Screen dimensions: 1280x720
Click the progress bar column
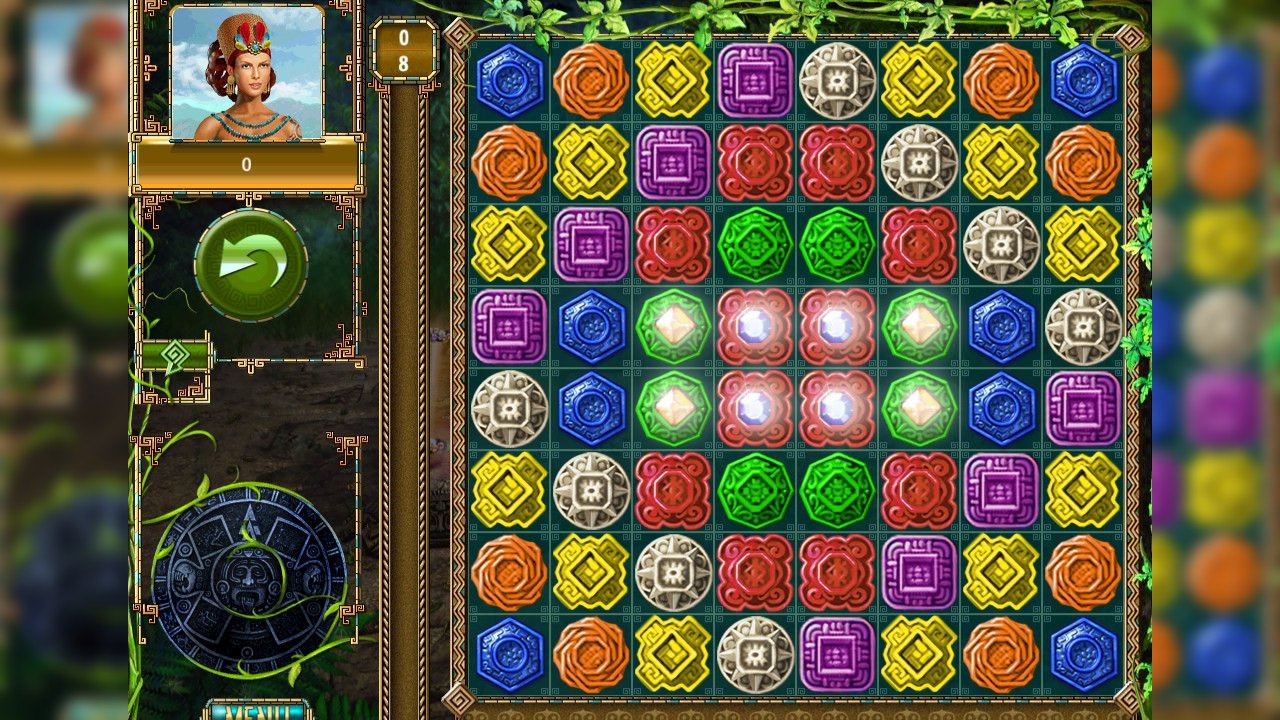pyautogui.click(x=401, y=400)
